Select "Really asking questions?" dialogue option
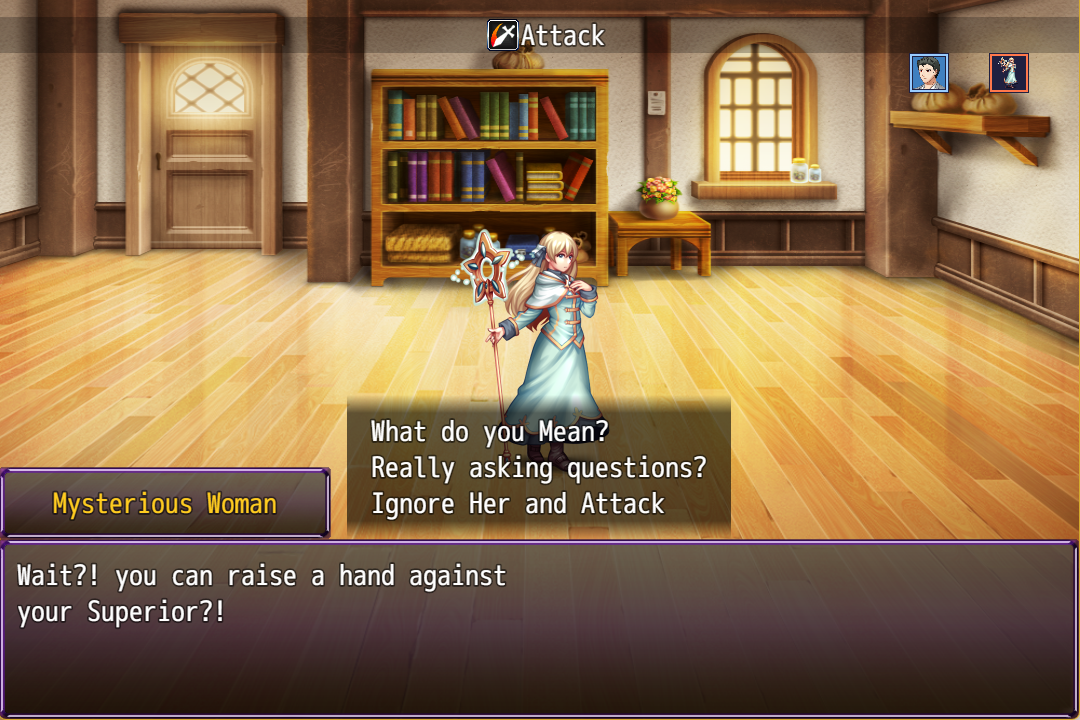1080x720 pixels. [x=538, y=468]
